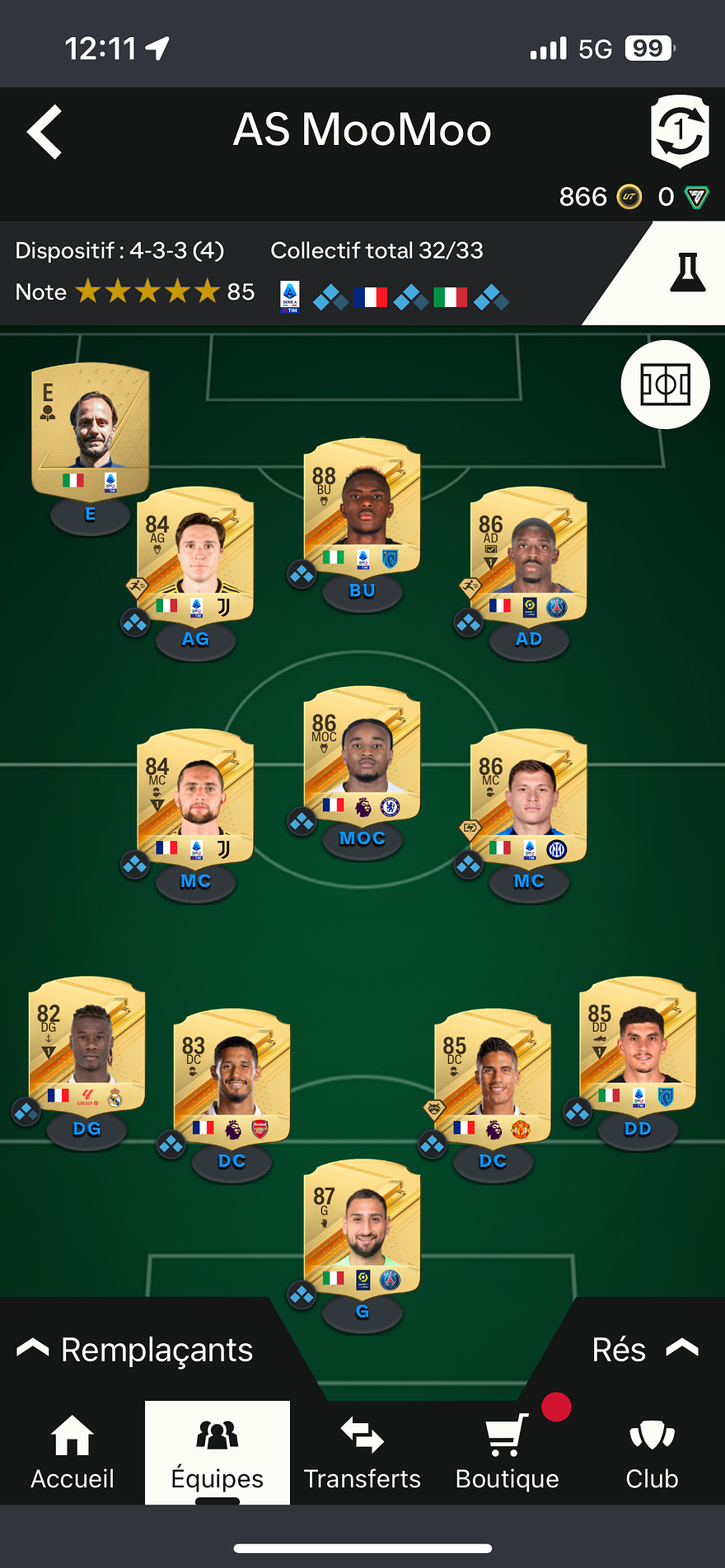This screenshot has width=725, height=1568.
Task: Open the flask squad builder button
Action: click(x=687, y=273)
